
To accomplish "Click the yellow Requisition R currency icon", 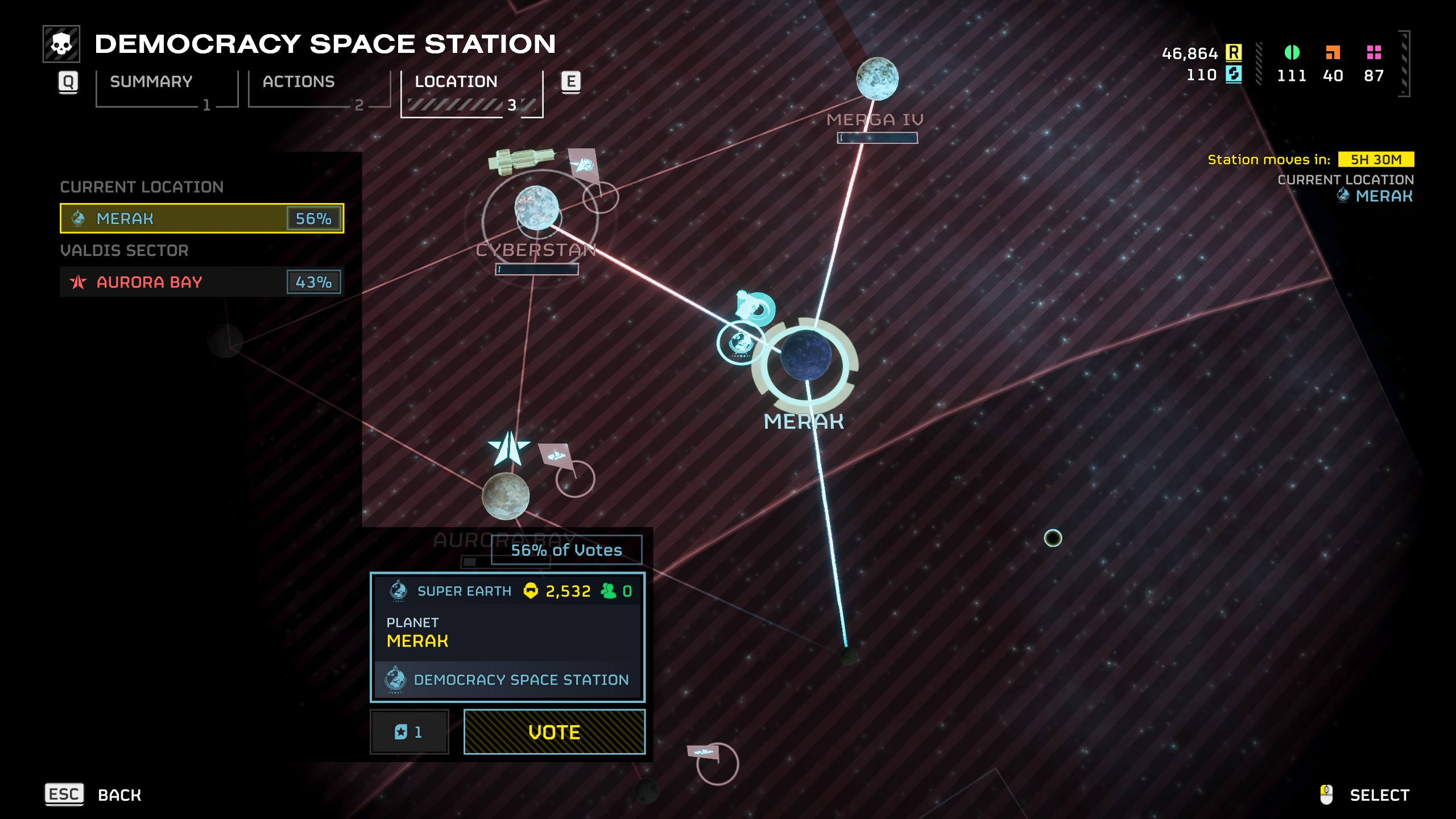I will [x=1233, y=53].
